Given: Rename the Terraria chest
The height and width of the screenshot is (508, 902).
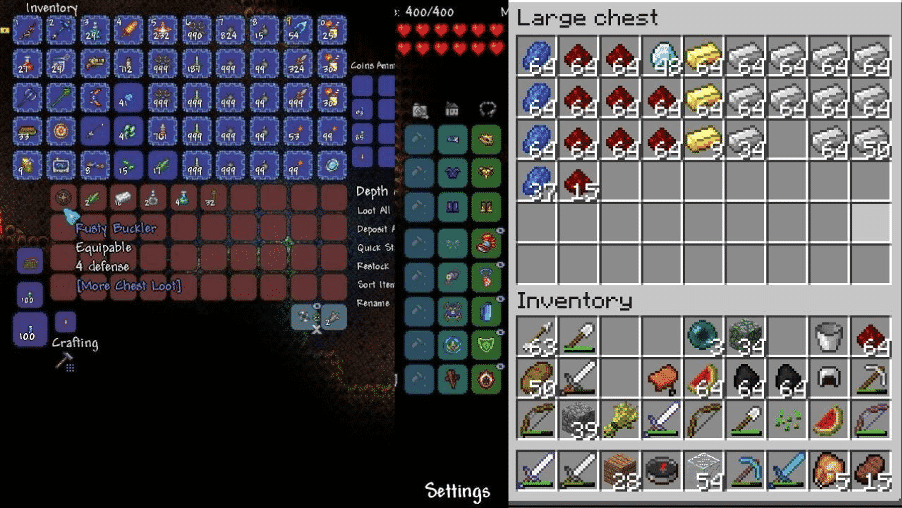Looking at the screenshot, I should 371,303.
